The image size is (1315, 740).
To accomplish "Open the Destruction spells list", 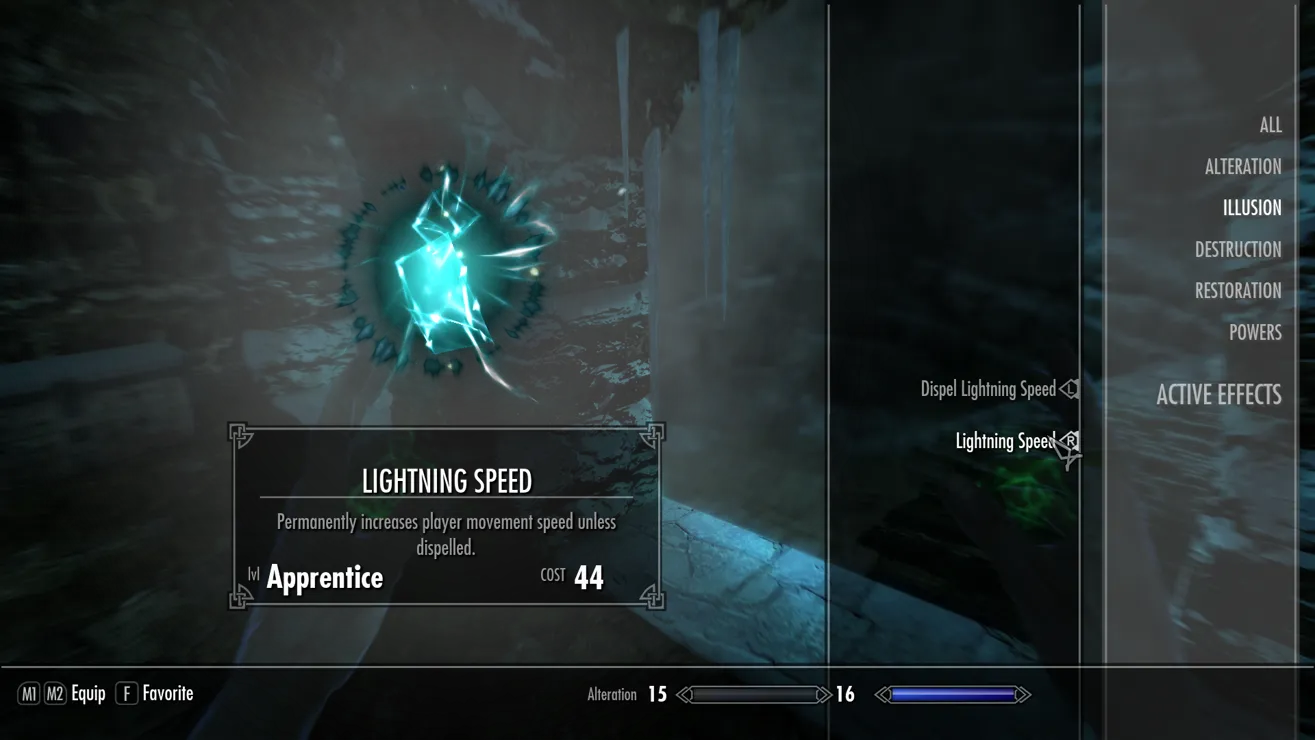I will [x=1237, y=250].
